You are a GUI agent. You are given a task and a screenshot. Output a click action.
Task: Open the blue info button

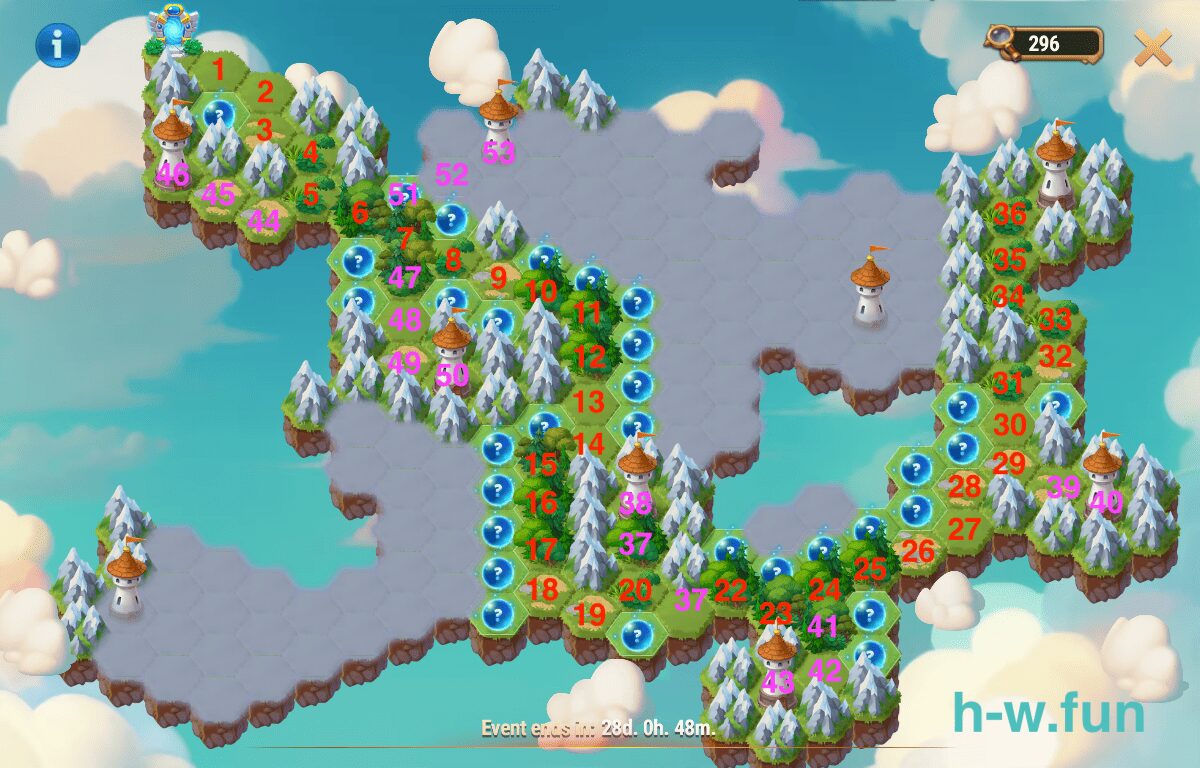(58, 44)
